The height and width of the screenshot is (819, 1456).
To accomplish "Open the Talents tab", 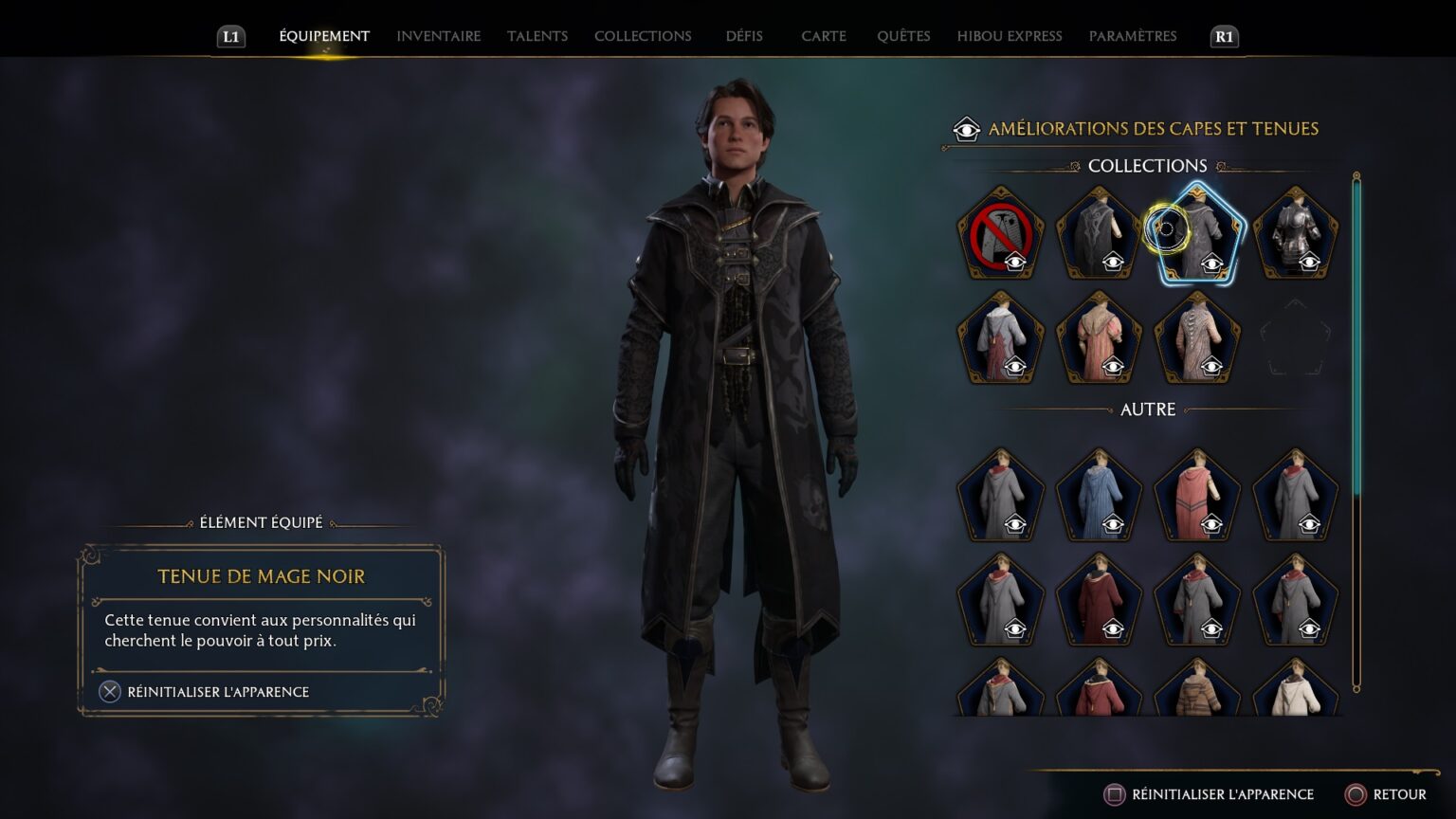I will [x=537, y=36].
